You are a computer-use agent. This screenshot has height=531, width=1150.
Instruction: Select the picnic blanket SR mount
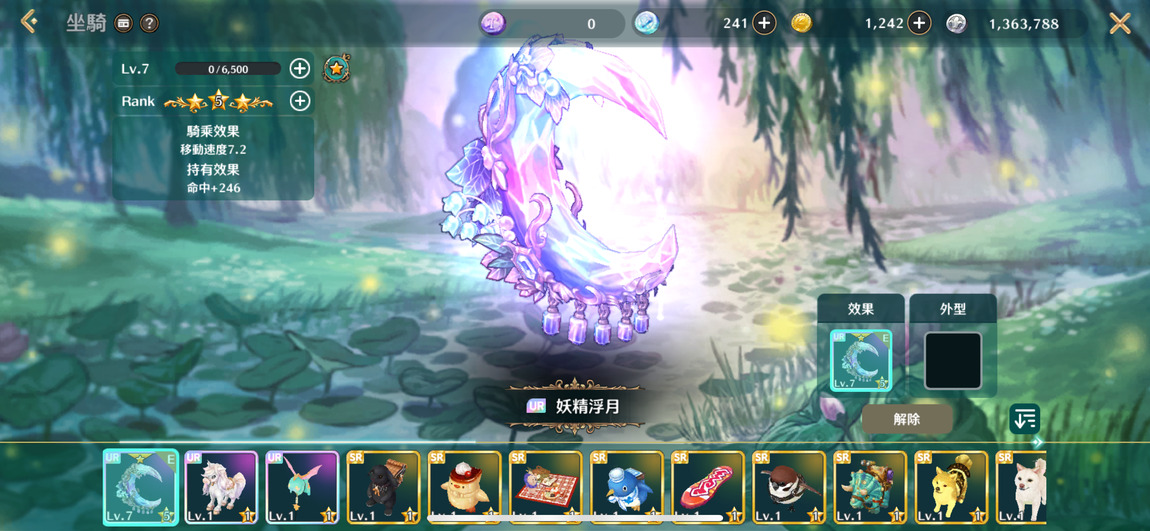coord(546,487)
